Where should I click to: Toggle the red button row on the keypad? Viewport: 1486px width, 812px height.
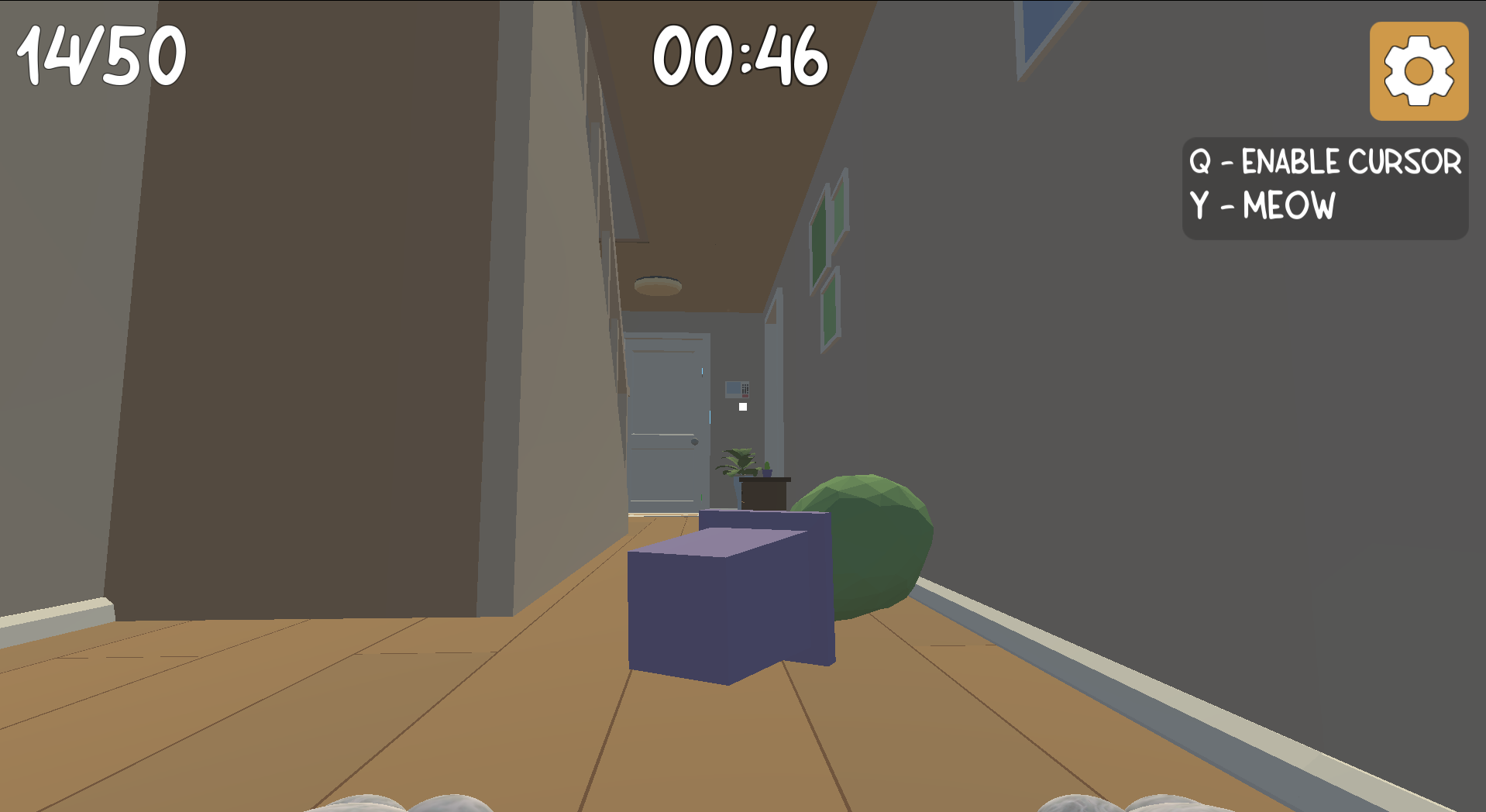[x=745, y=396]
